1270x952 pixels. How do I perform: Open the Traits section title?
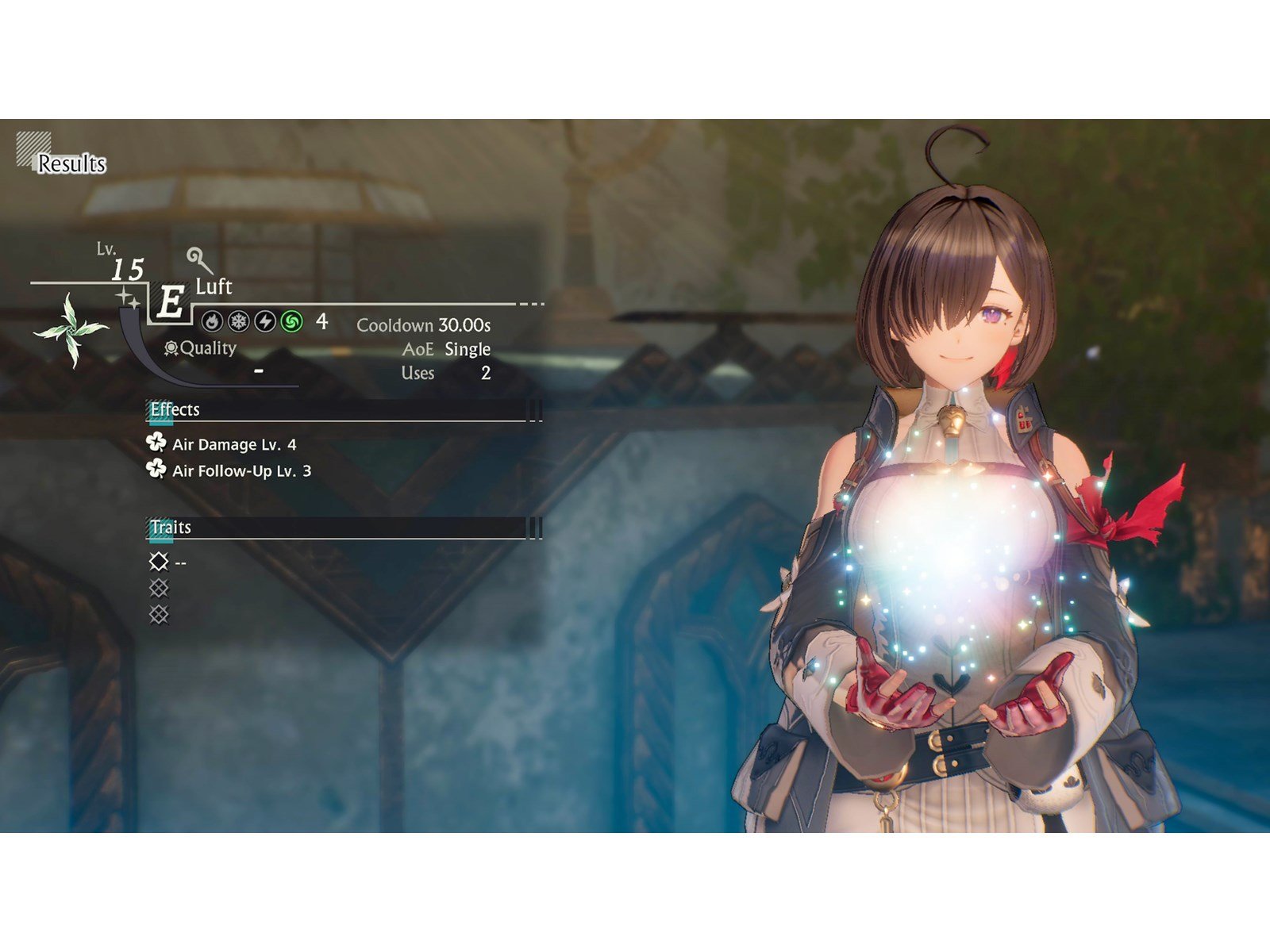click(171, 526)
